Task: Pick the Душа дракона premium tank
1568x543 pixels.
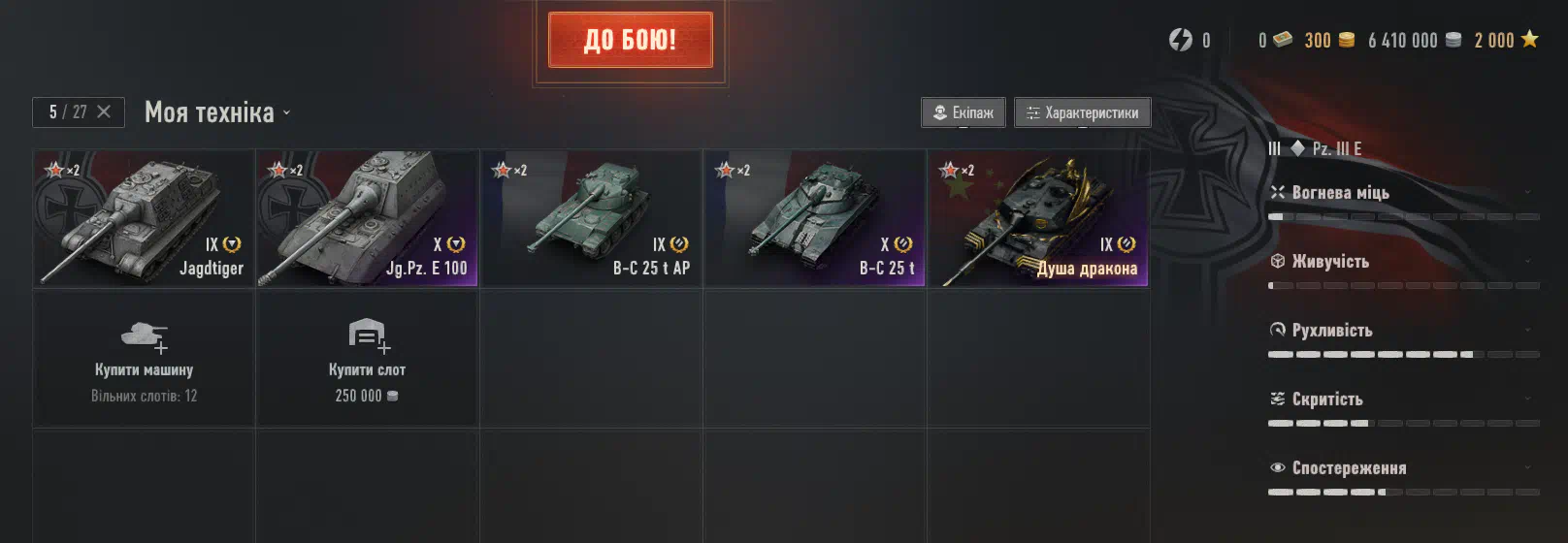Action: click(1037, 218)
